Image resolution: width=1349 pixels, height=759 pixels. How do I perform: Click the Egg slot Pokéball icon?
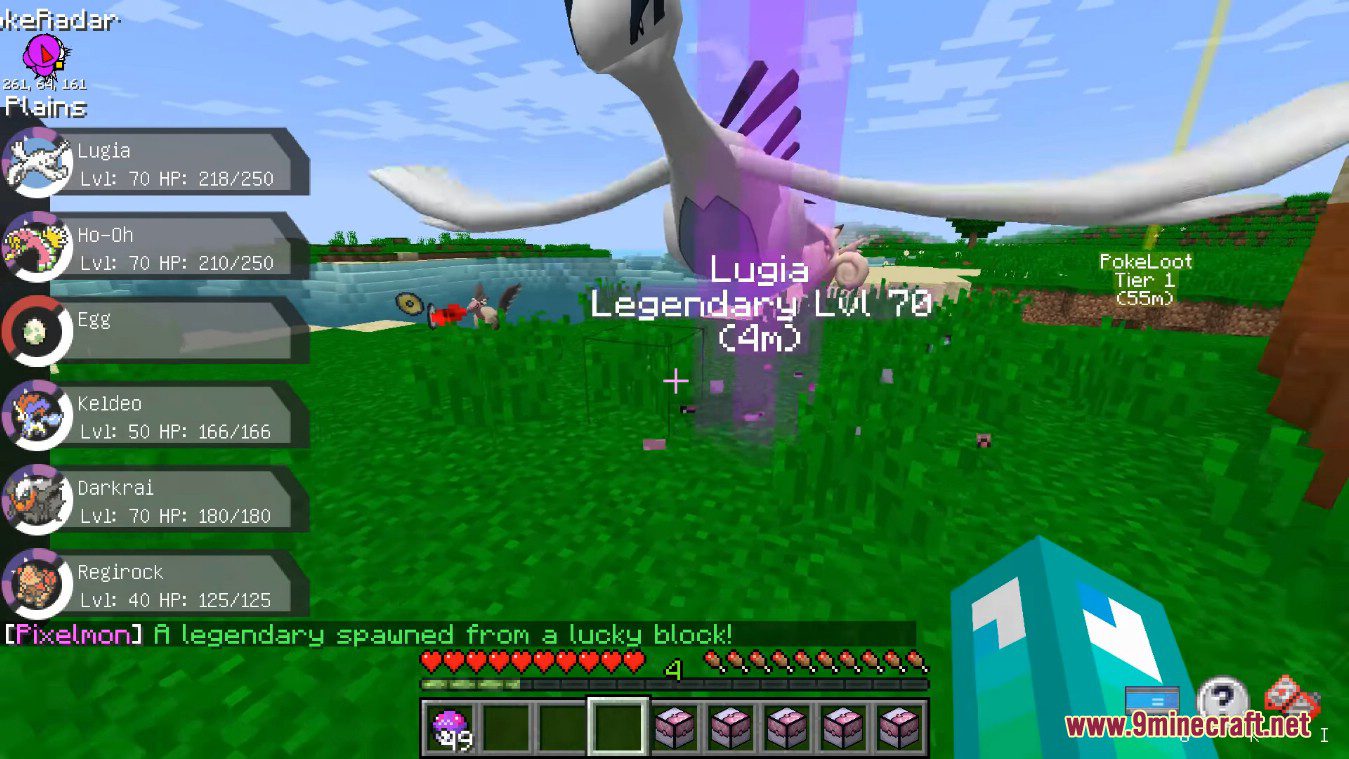tap(35, 332)
